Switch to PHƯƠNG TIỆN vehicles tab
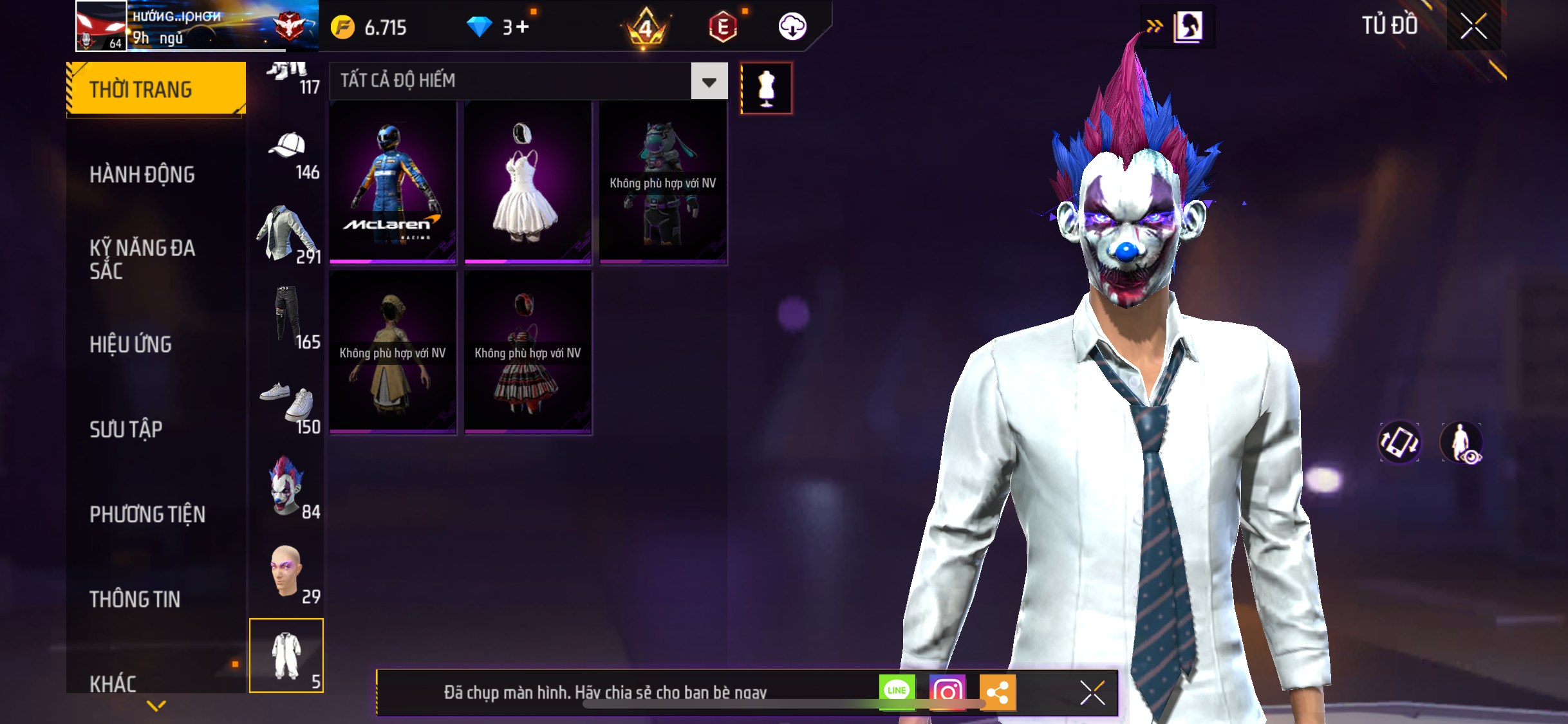 click(x=147, y=514)
